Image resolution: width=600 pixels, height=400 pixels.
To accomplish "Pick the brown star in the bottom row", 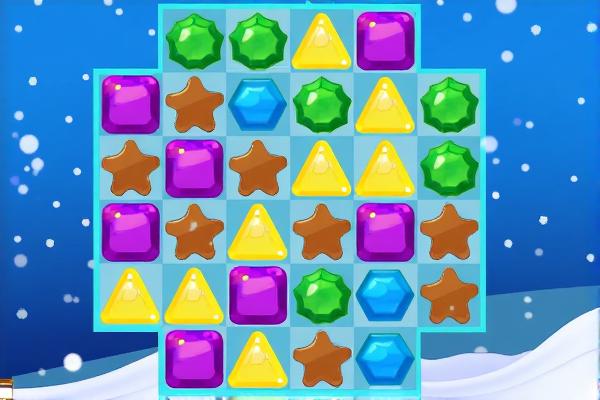I will pos(322,357).
